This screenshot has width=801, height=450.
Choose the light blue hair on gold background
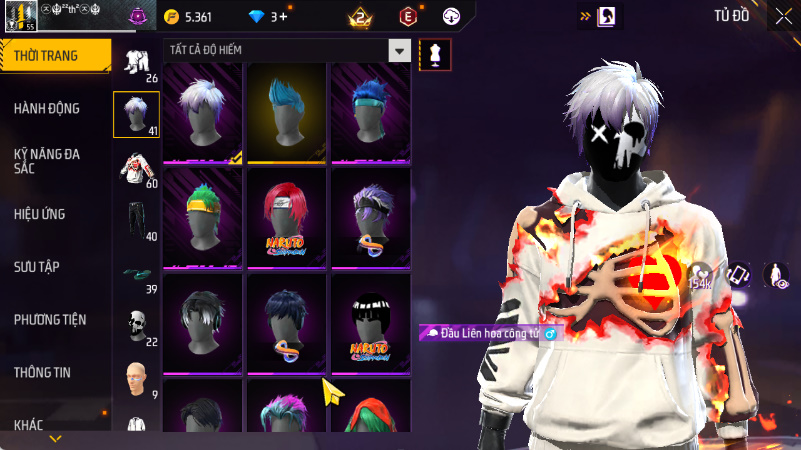click(x=287, y=112)
